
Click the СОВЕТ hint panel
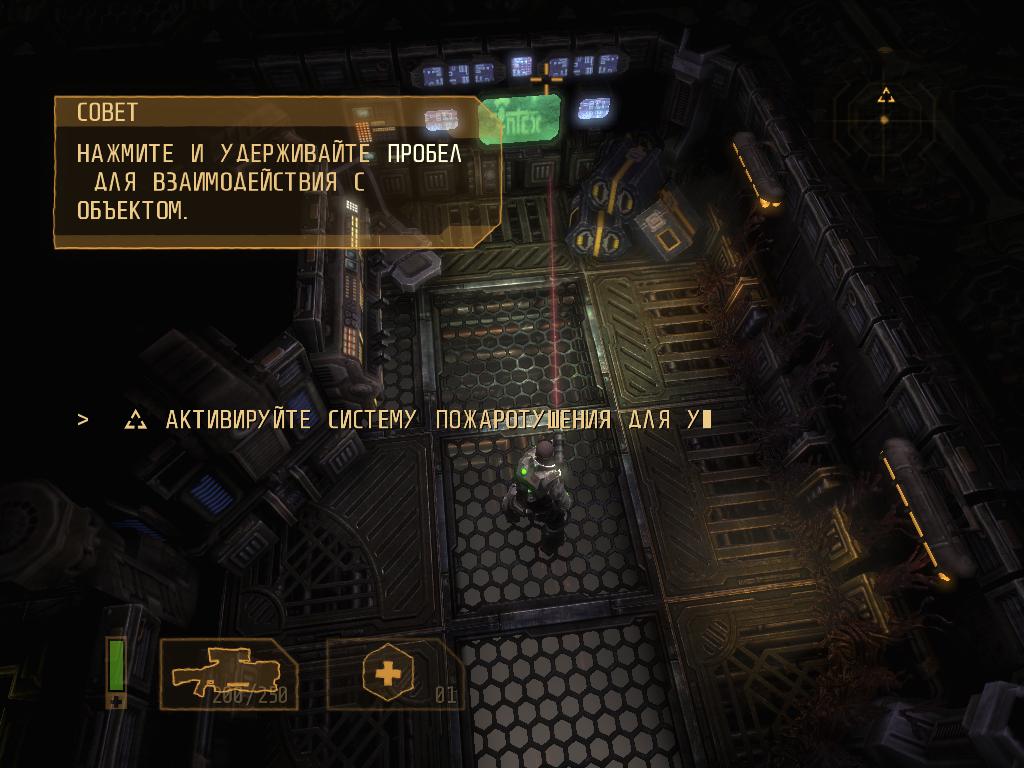tap(277, 172)
